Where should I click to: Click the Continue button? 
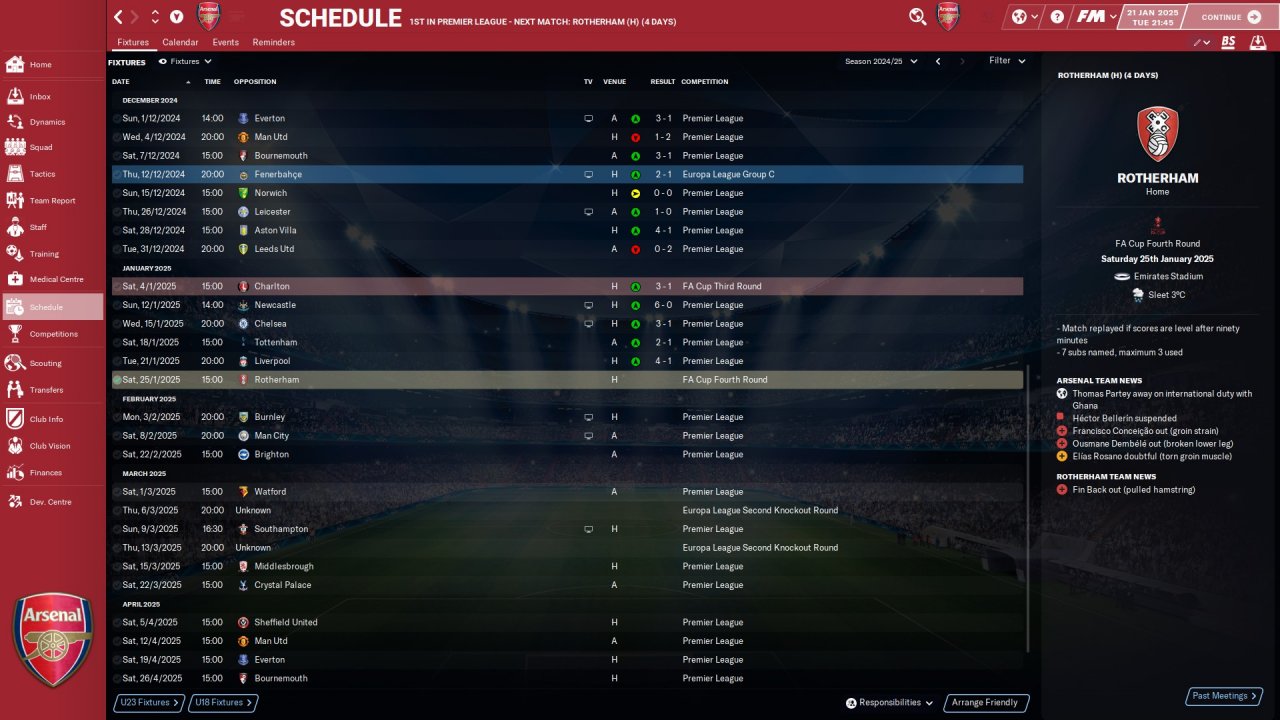coord(1231,17)
